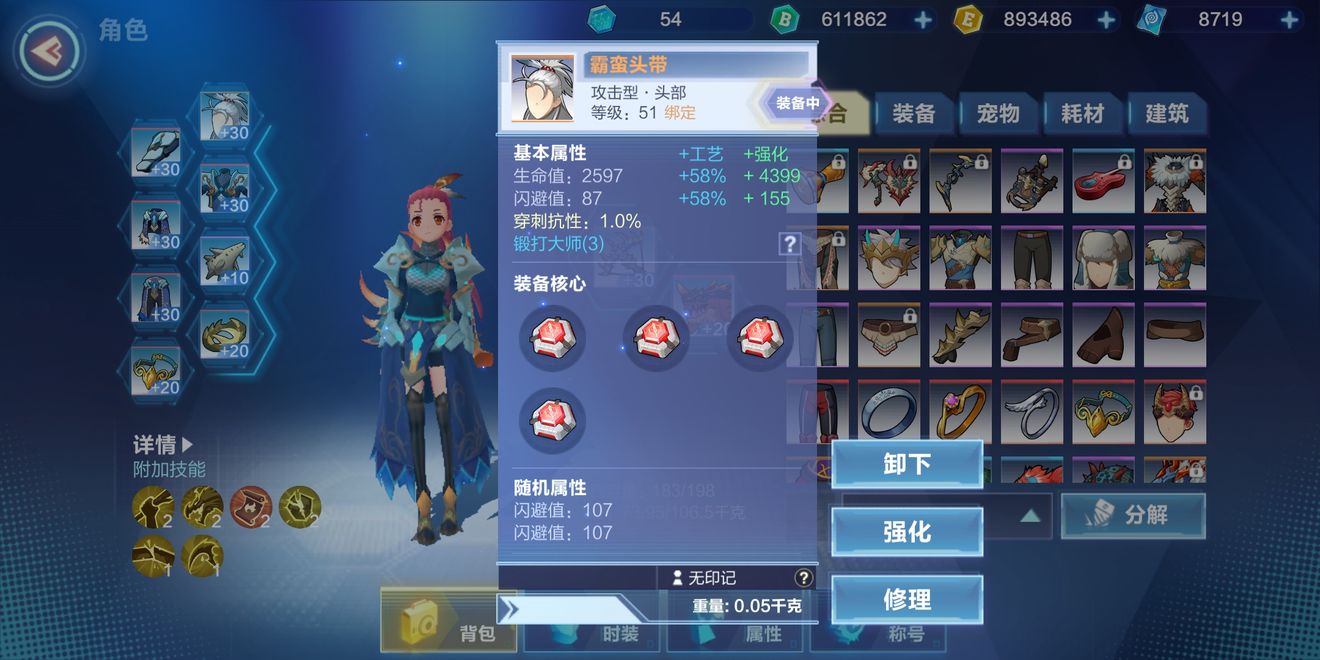Image resolution: width=1320 pixels, height=660 pixels.
Task: Tap the back arrow button
Action: point(49,49)
